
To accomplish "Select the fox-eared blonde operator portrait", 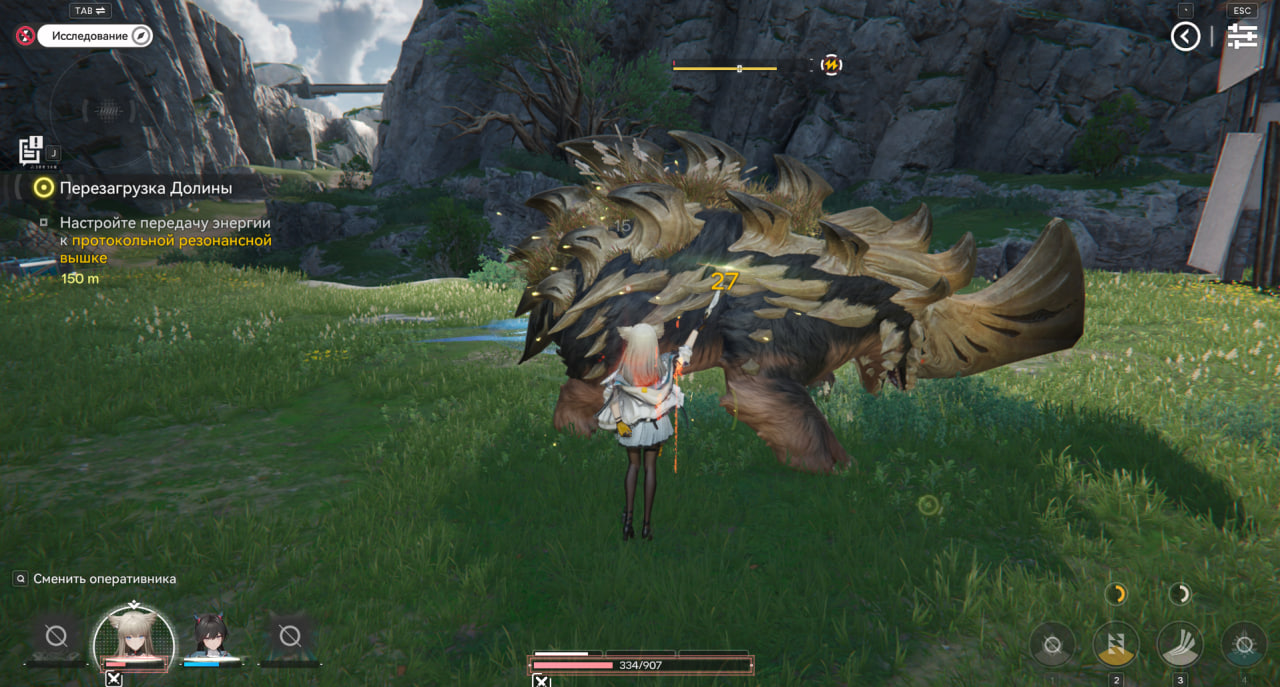I will point(133,637).
